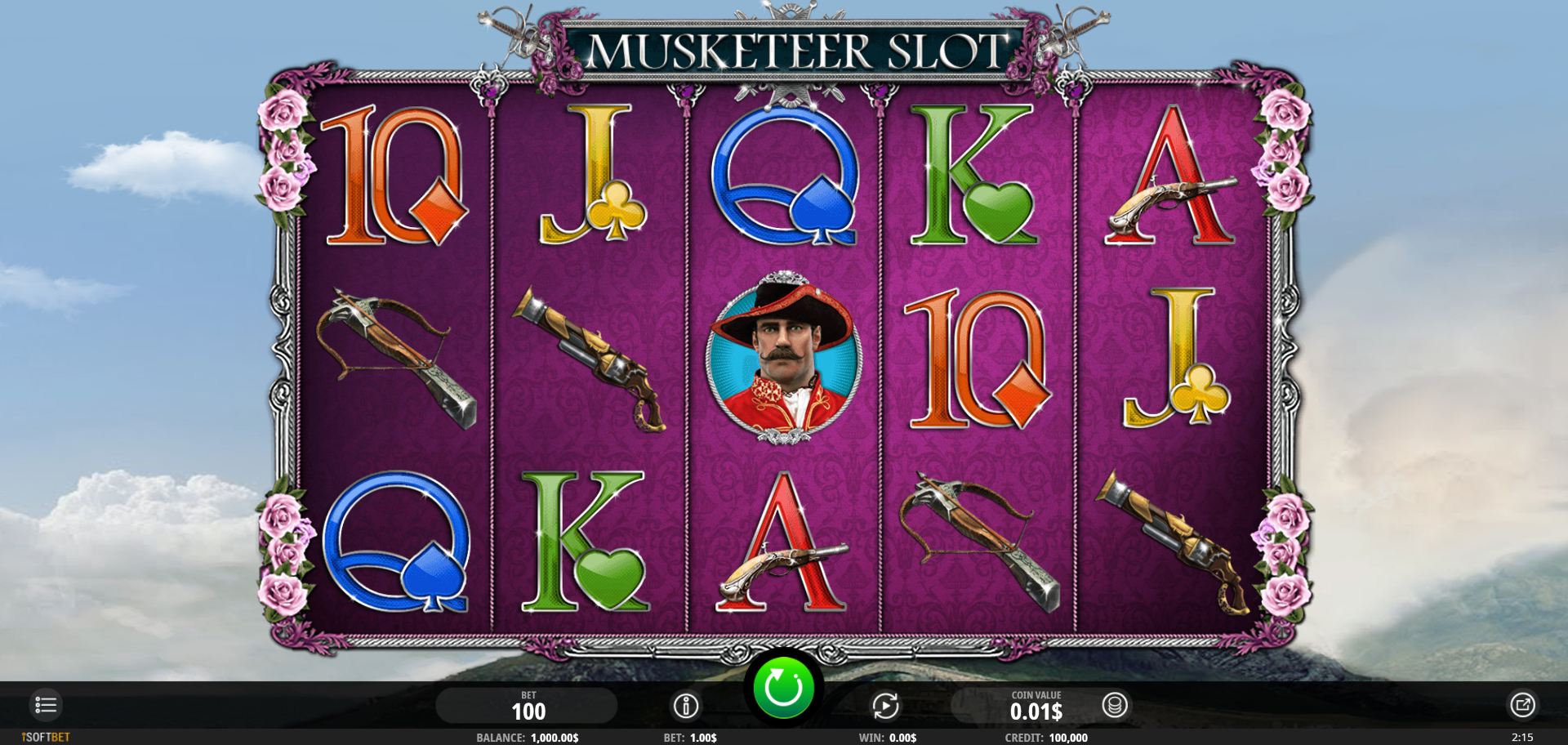The image size is (1568, 745).
Task: Click the coin stack icon
Action: click(x=1114, y=705)
